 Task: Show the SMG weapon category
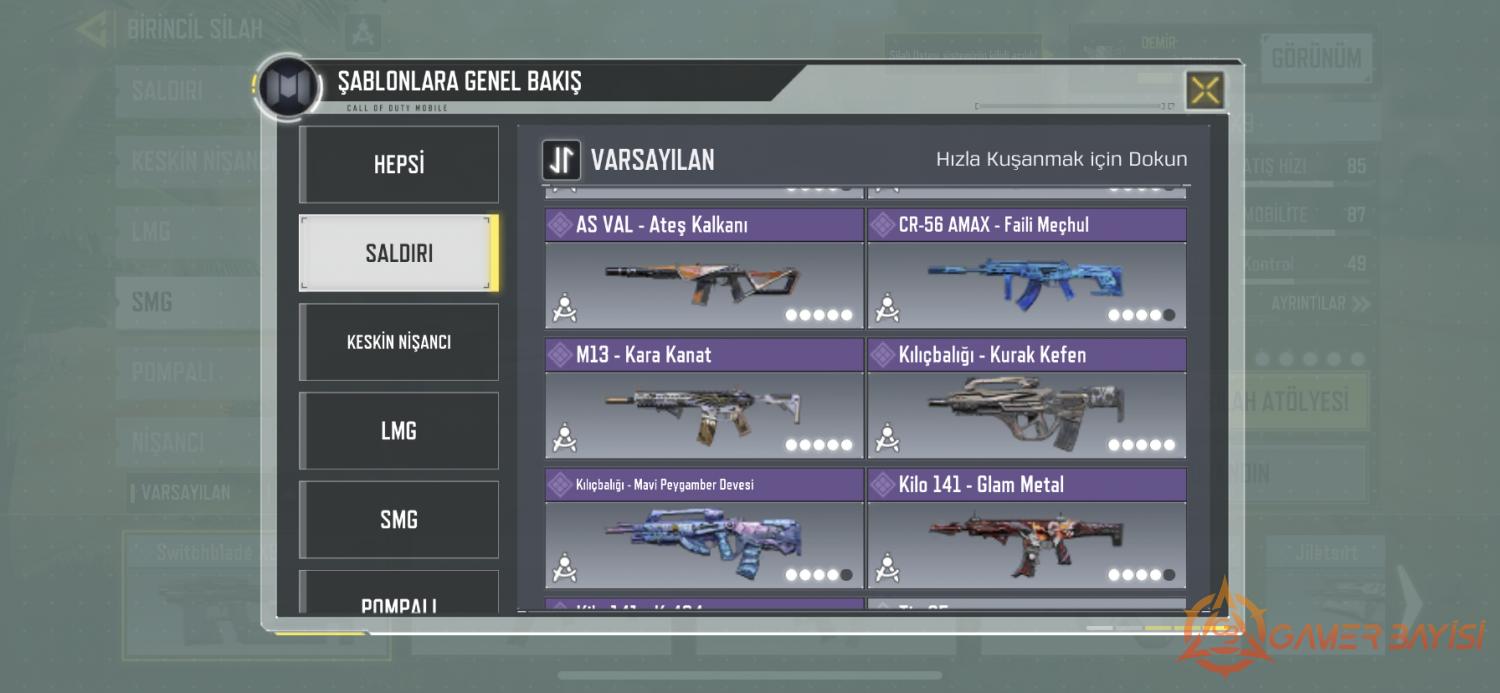point(399,520)
